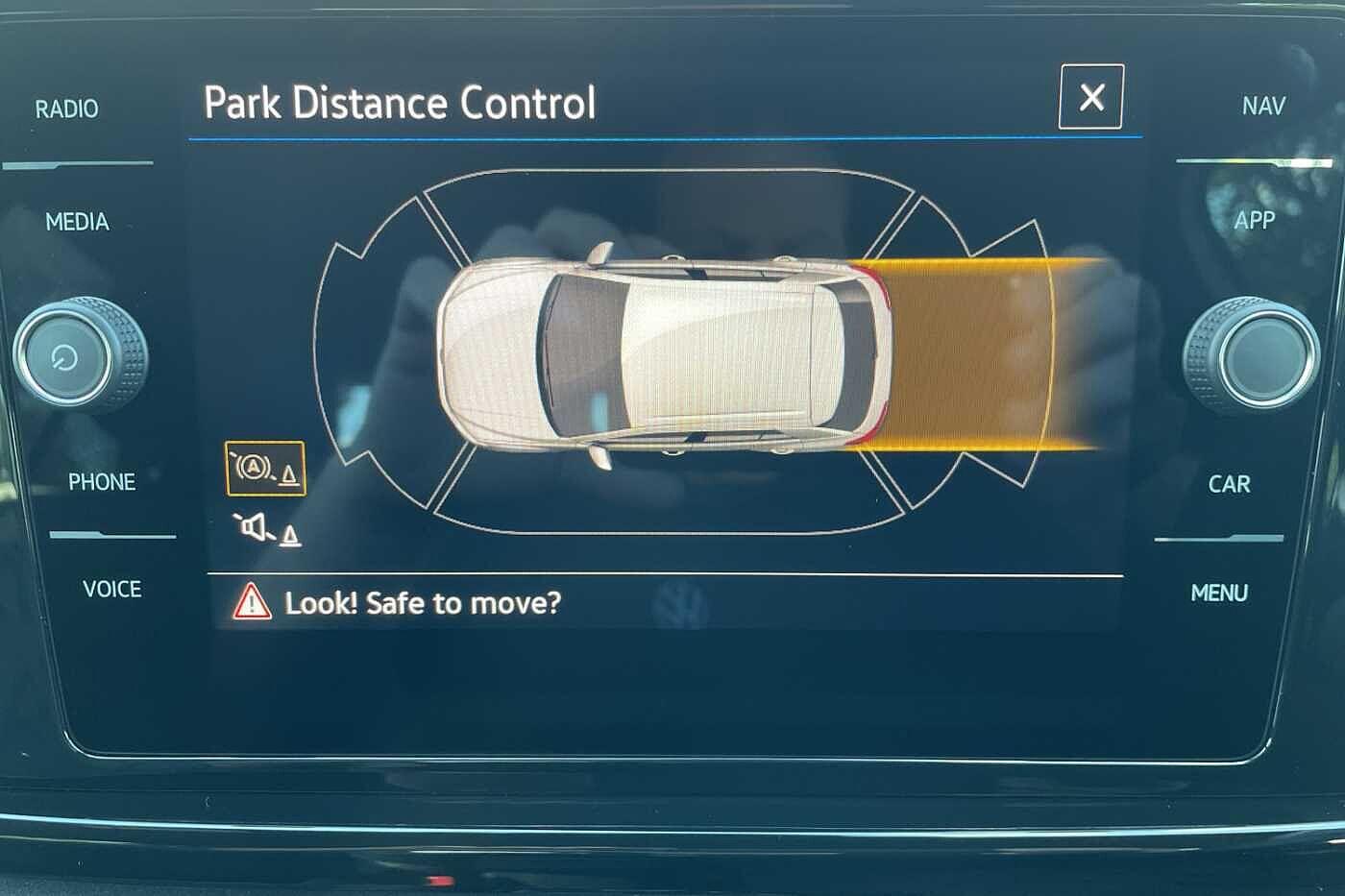Switch to the MEDIA source
Image resolution: width=1345 pixels, height=896 pixels.
[x=77, y=222]
